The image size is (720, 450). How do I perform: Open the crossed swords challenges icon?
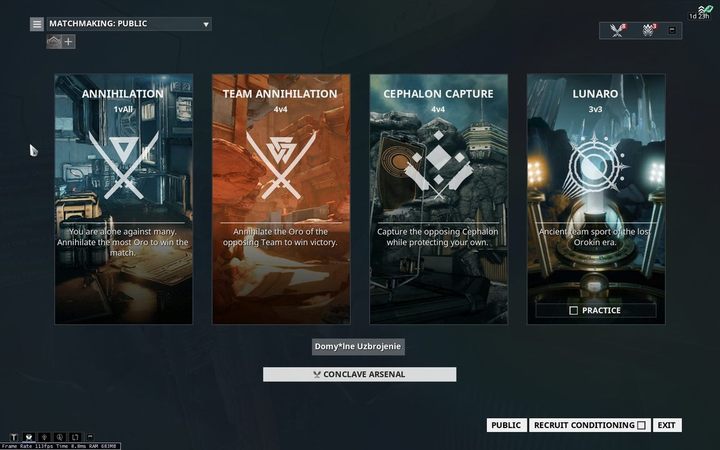pyautogui.click(x=617, y=31)
